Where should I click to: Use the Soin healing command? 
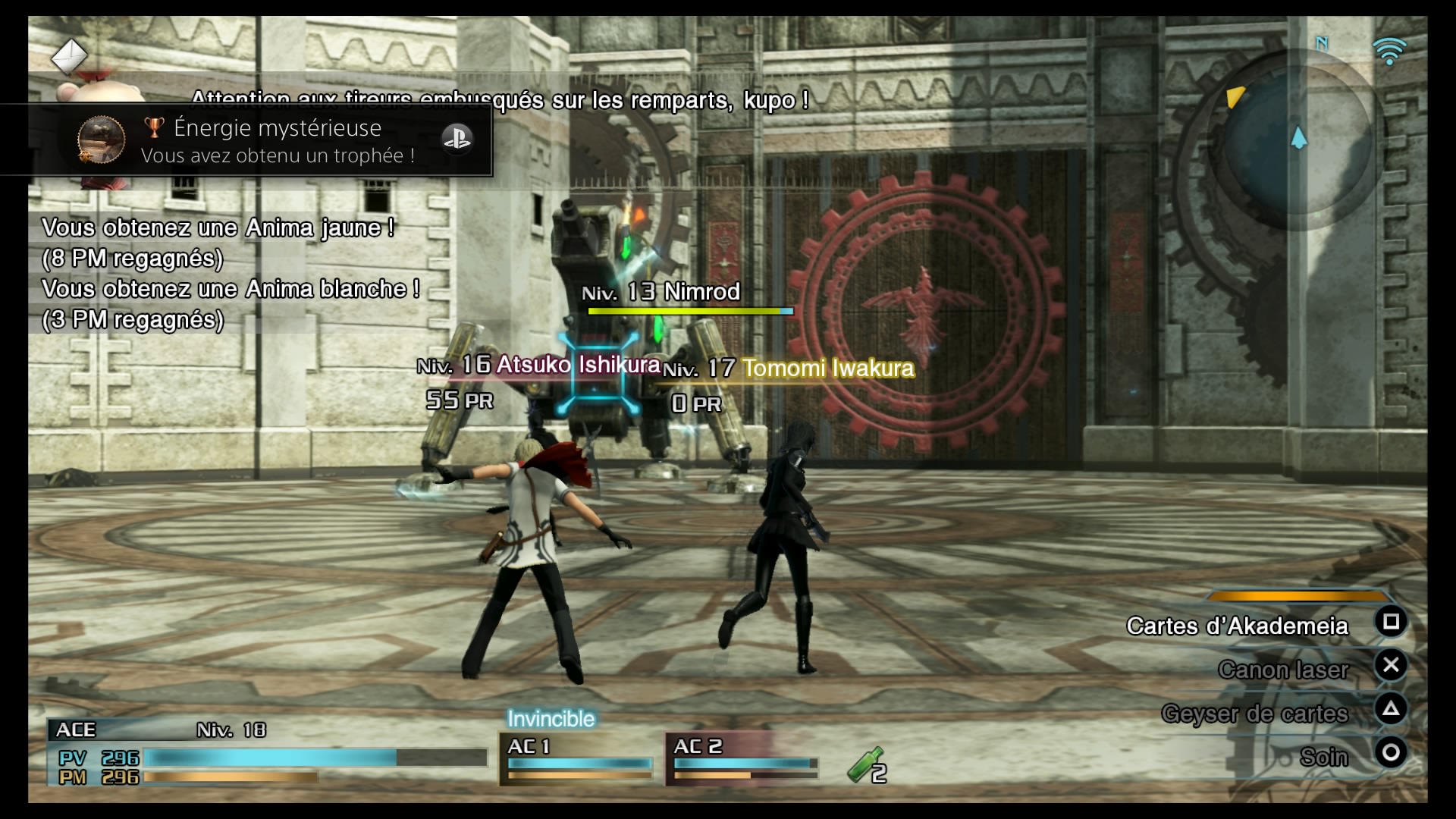point(1324,757)
